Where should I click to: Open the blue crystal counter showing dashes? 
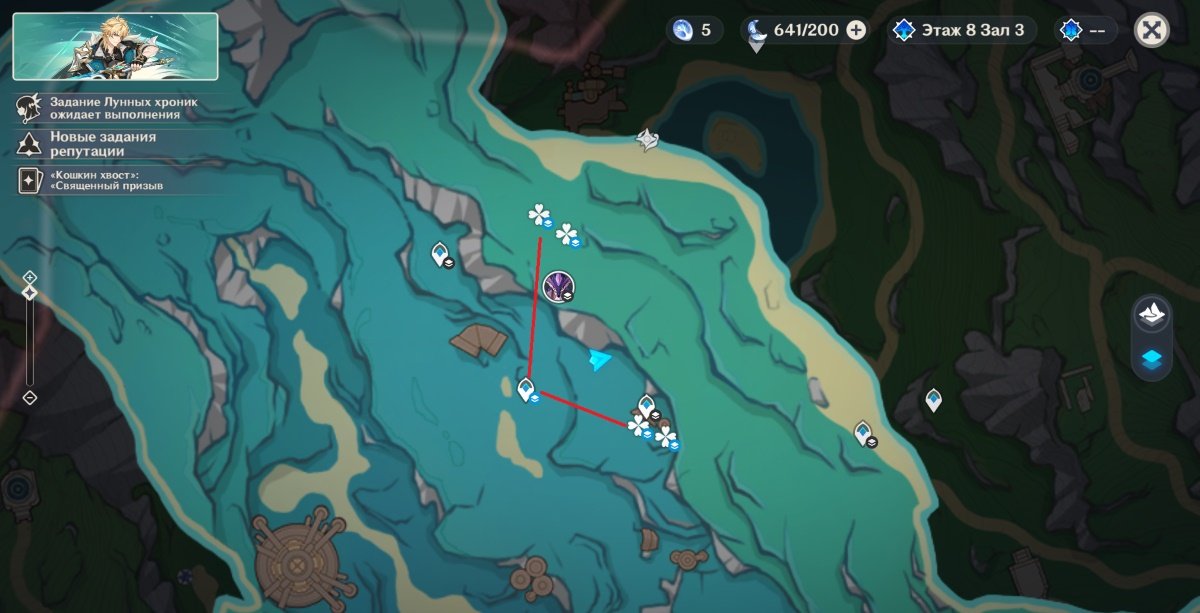(x=1086, y=30)
